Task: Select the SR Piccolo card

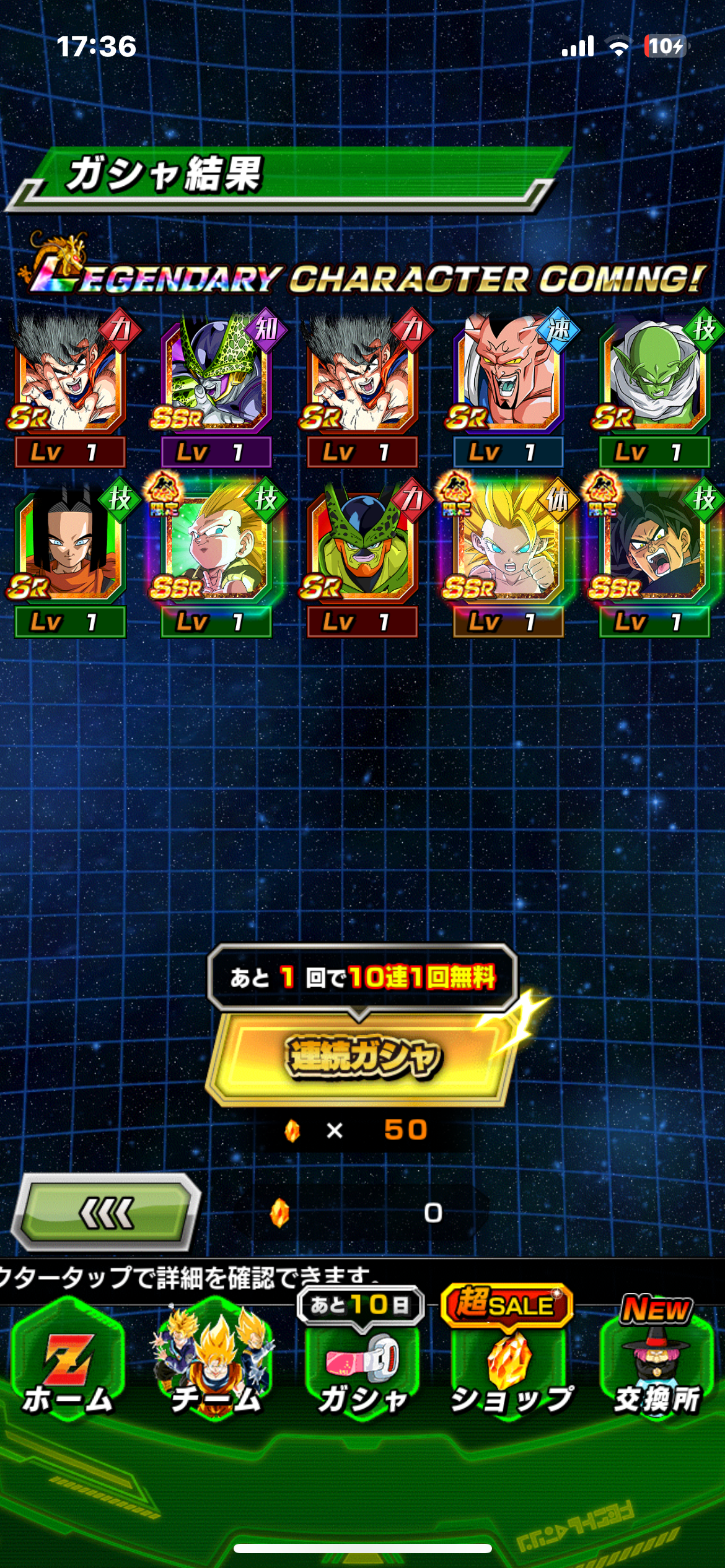Action: pos(654,378)
